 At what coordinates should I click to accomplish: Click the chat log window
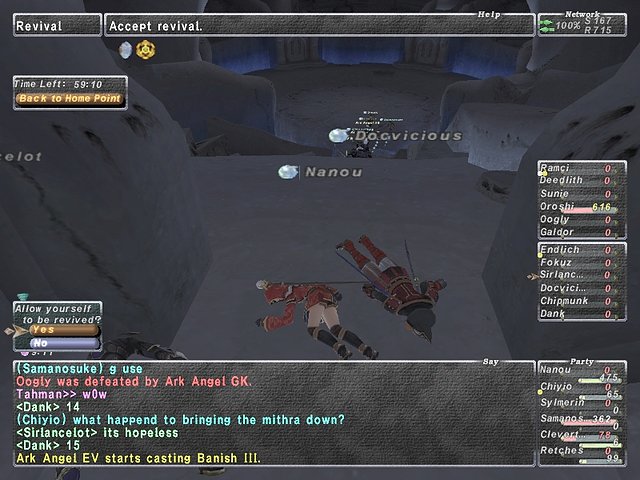click(x=270, y=413)
